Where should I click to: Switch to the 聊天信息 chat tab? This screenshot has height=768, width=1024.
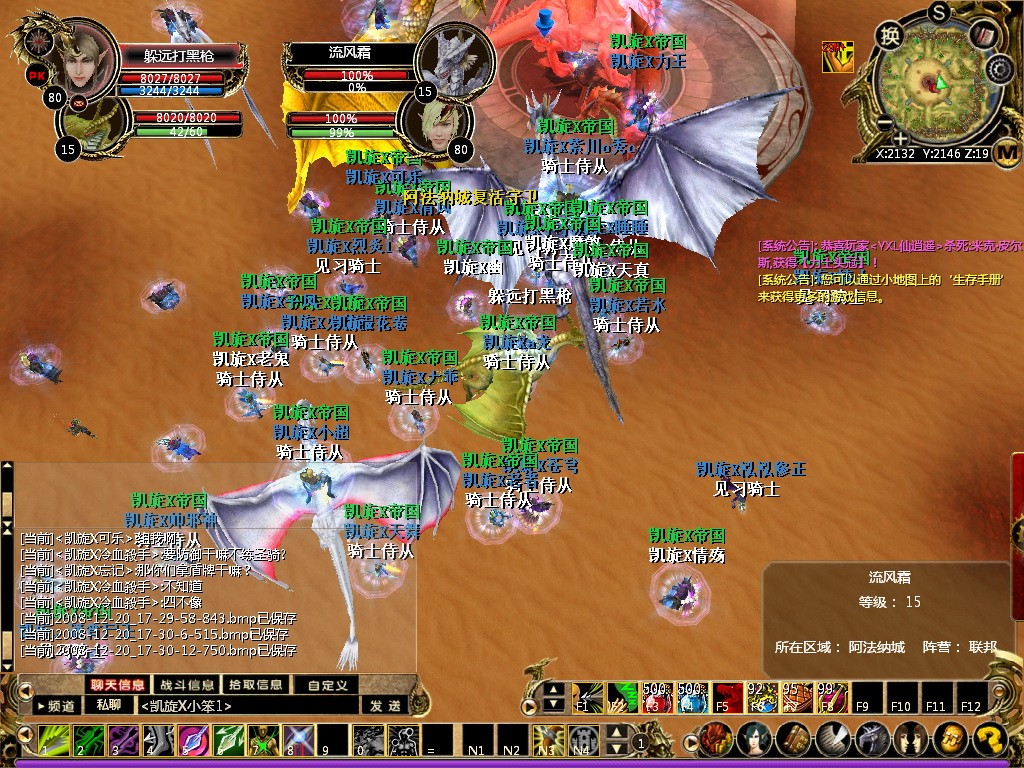tap(117, 685)
